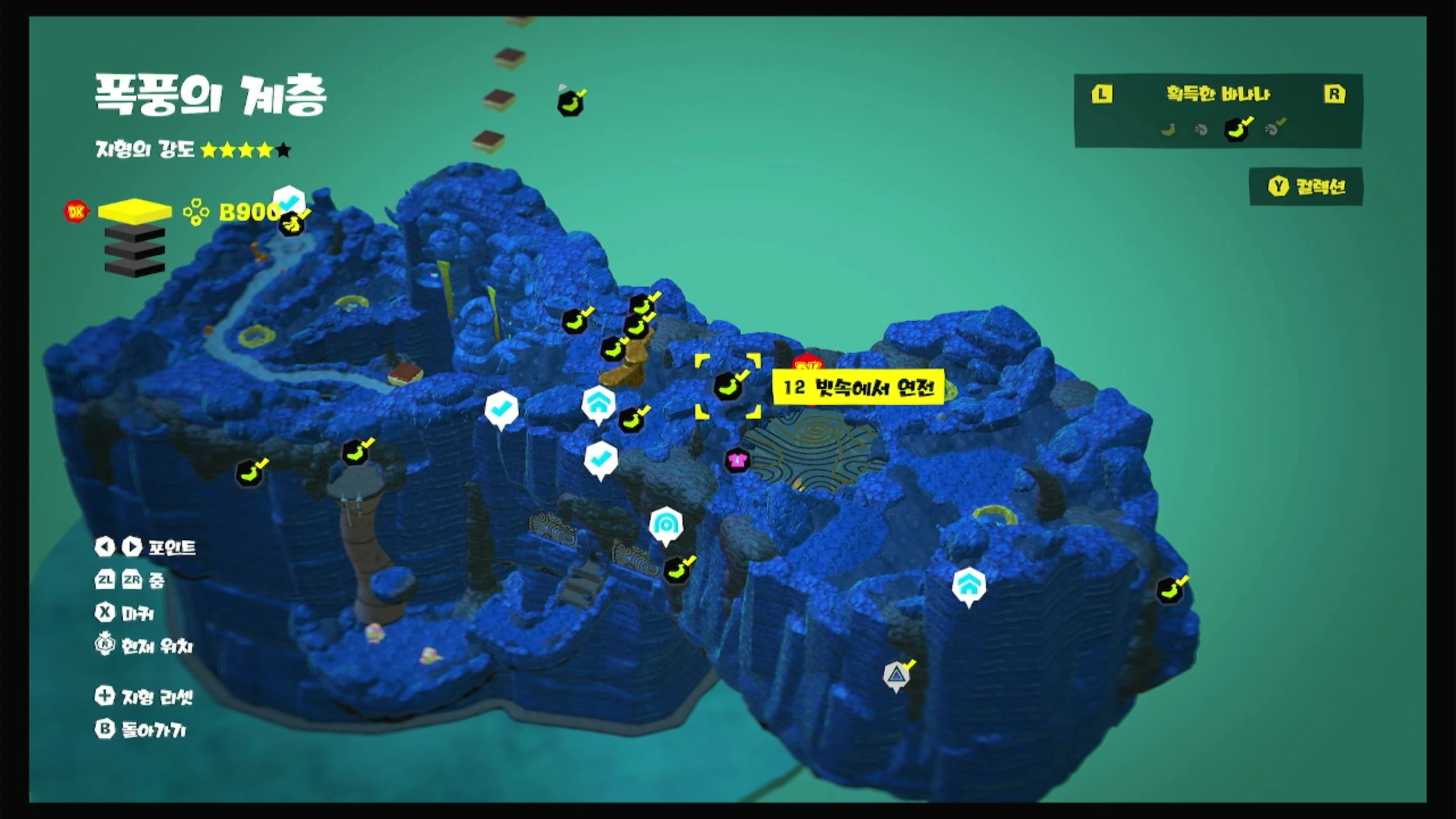Show collected fossils using the checkmarked fossil filter
This screenshot has height=819, width=1456.
coord(1273,129)
